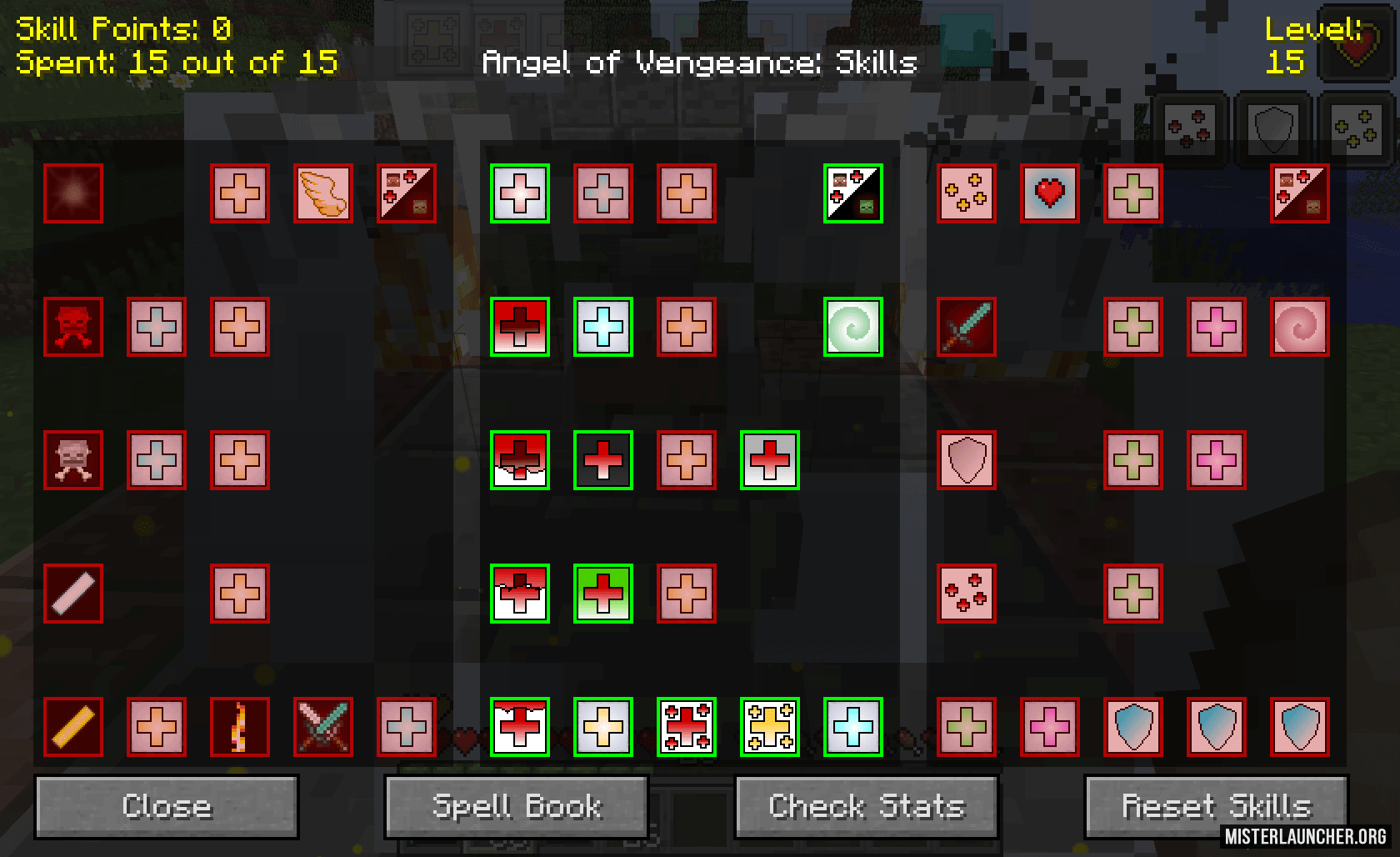Click the Check Stats button
The image size is (1400, 857).
(866, 807)
